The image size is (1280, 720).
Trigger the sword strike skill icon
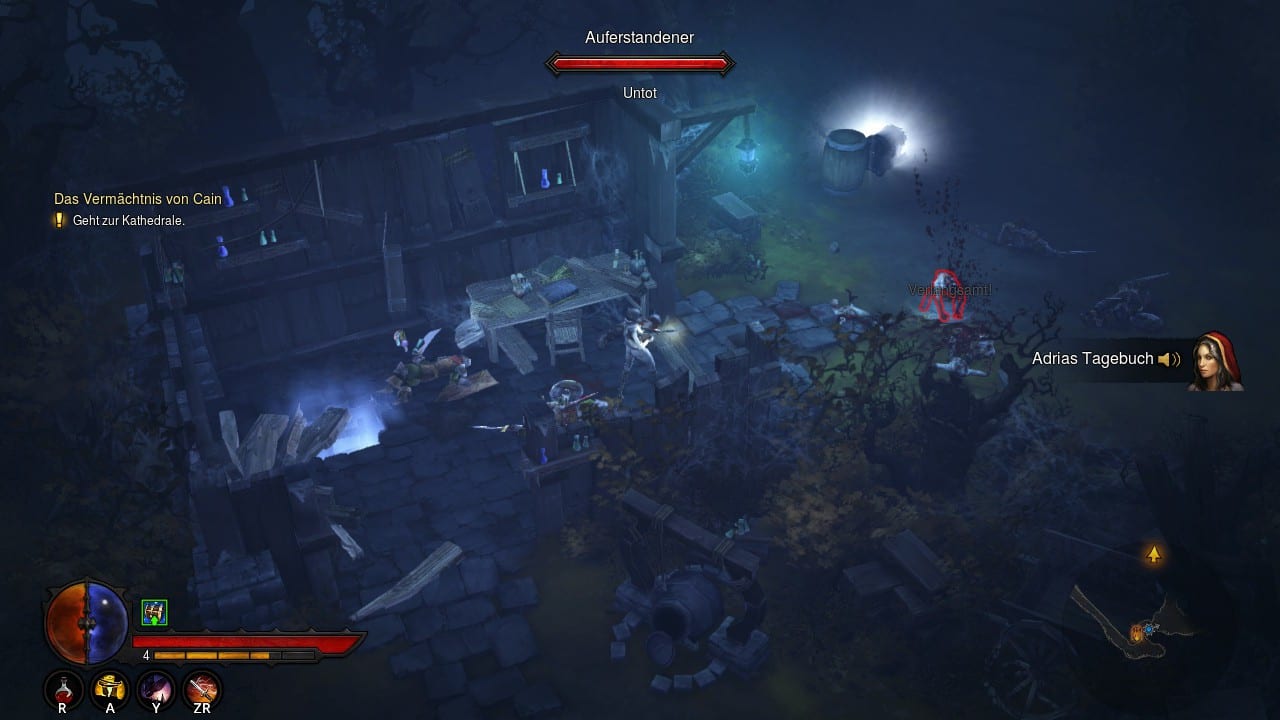click(203, 688)
